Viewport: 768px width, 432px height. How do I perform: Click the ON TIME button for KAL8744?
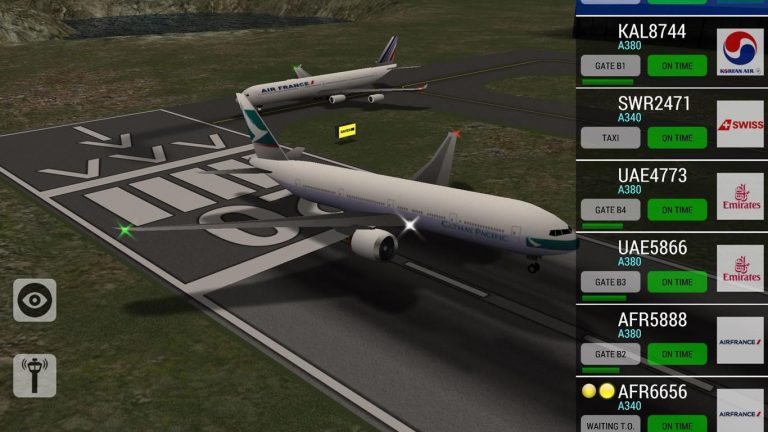(x=677, y=66)
